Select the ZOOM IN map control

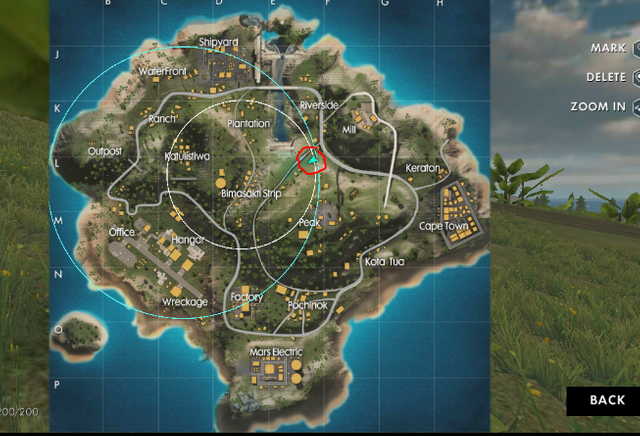[598, 106]
